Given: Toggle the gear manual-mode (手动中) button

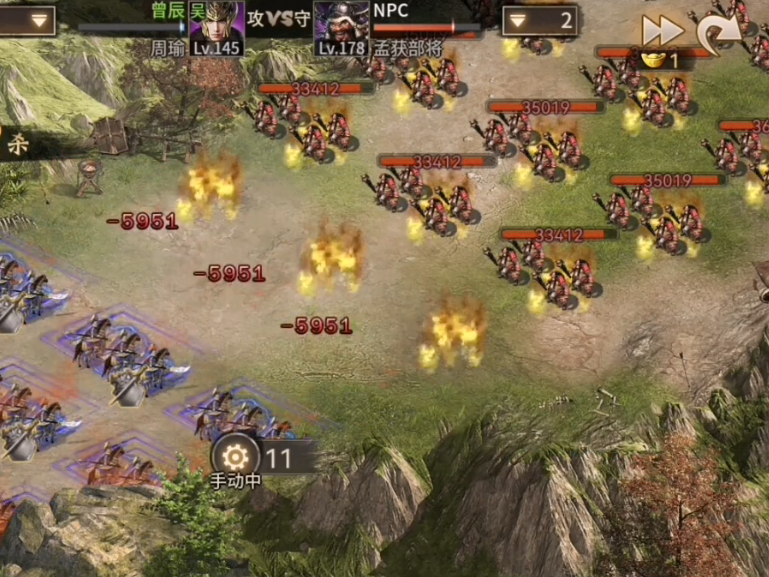Looking at the screenshot, I should [235, 459].
